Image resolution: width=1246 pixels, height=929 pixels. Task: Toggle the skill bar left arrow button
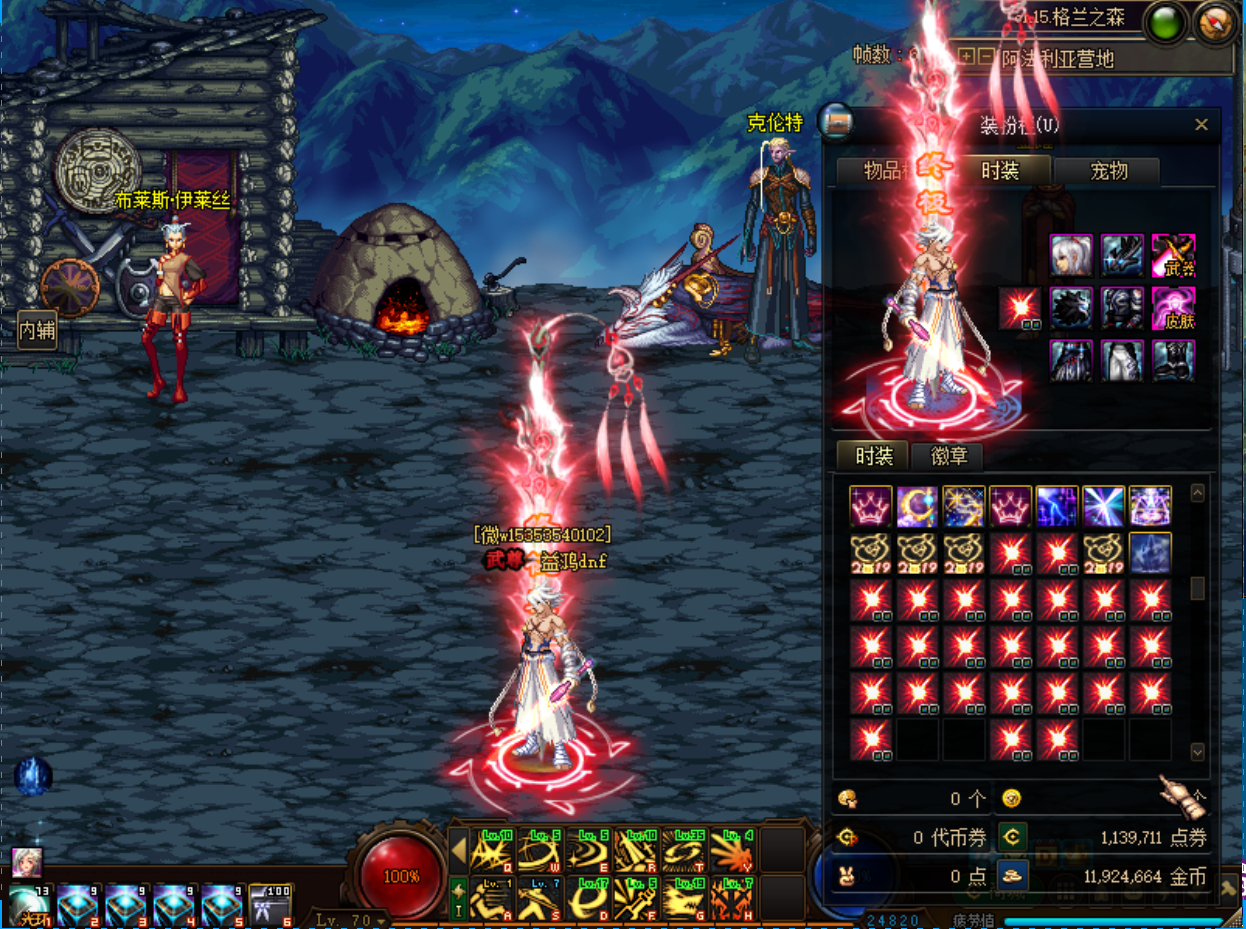[458, 852]
